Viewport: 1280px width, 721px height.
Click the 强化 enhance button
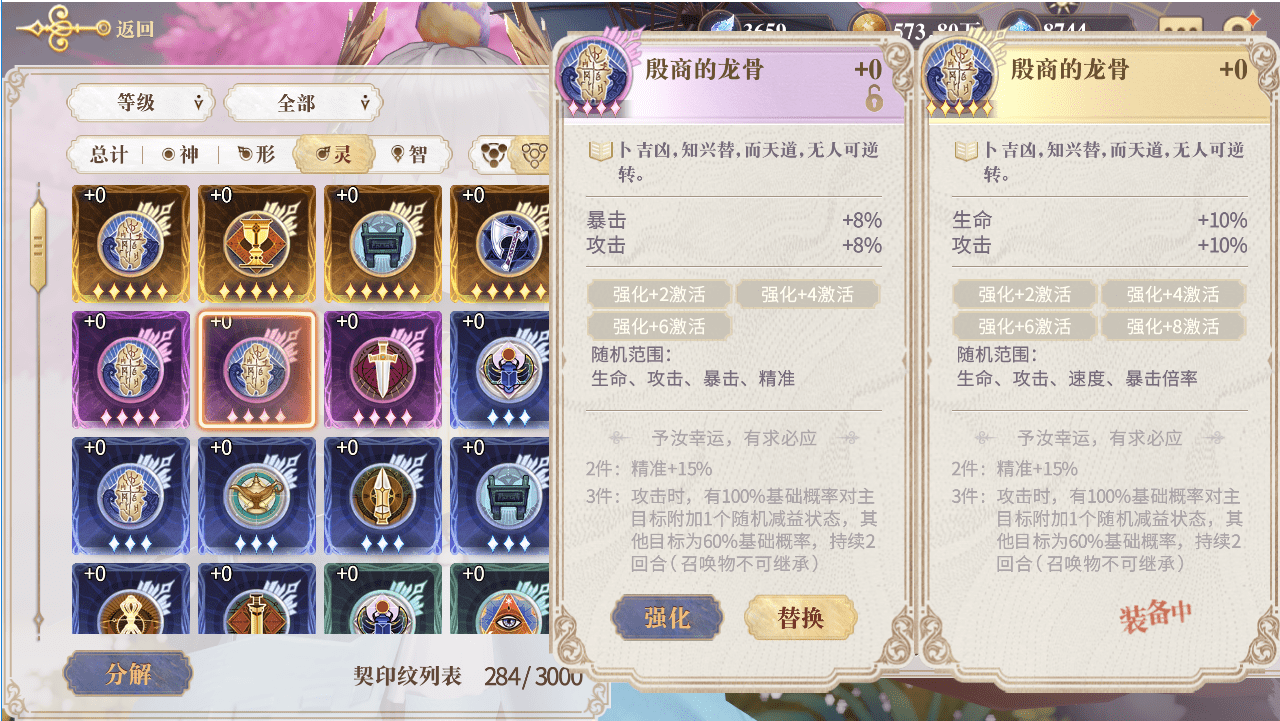coord(666,617)
